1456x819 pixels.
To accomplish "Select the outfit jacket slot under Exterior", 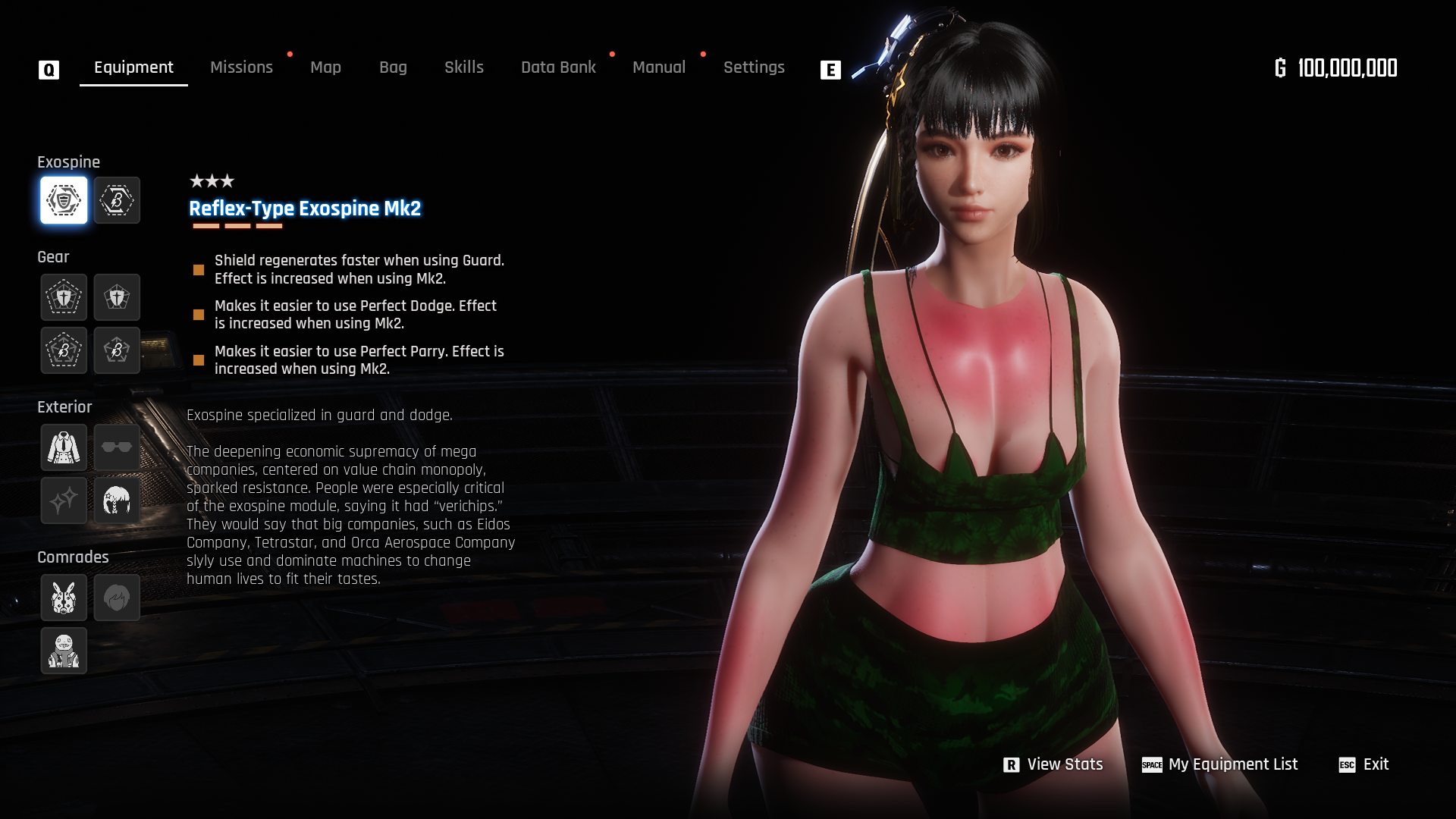I will (x=64, y=447).
